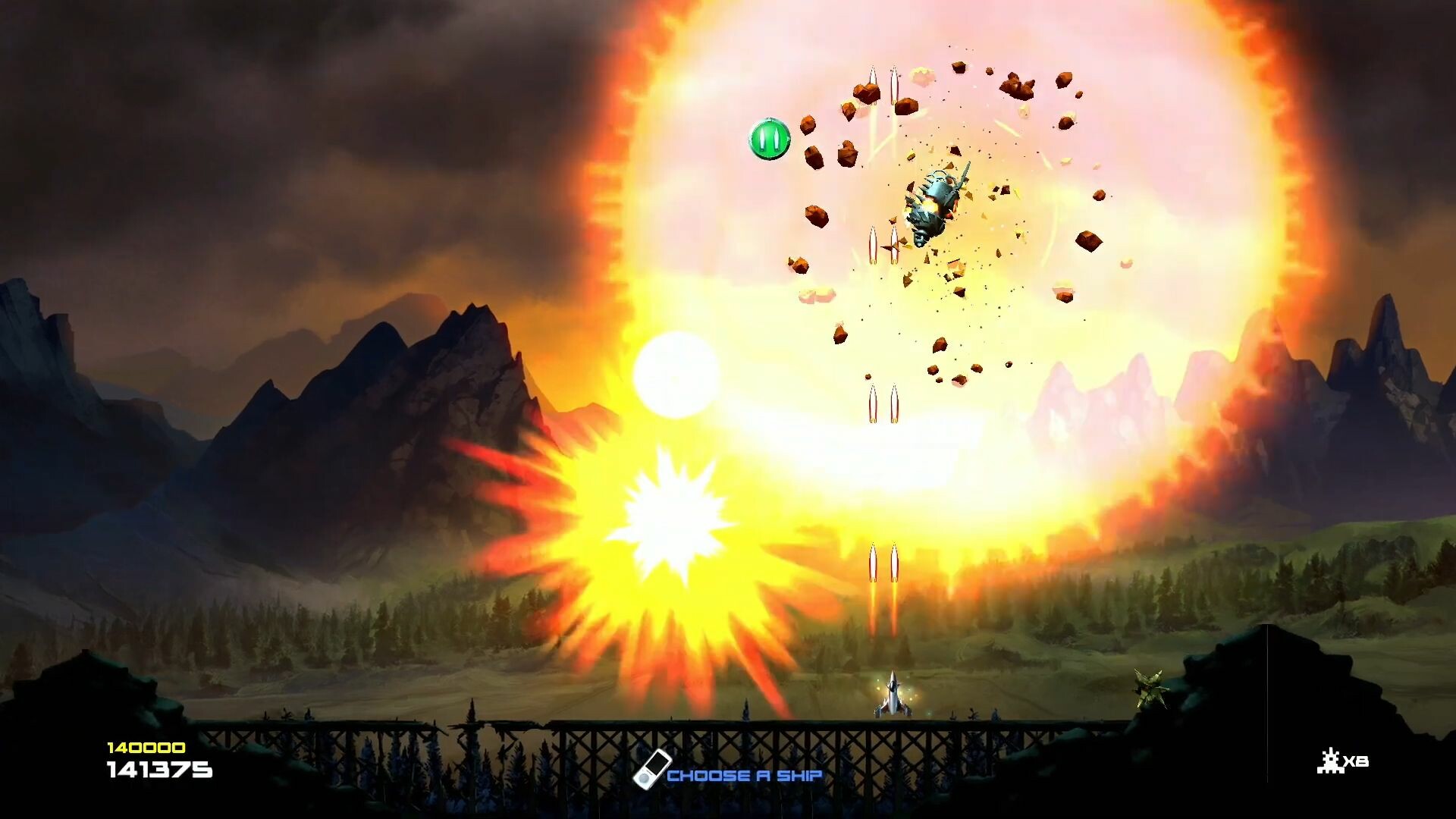Open the CHOOSE A SHIP prompt
The height and width of the screenshot is (819, 1456).
click(x=747, y=777)
